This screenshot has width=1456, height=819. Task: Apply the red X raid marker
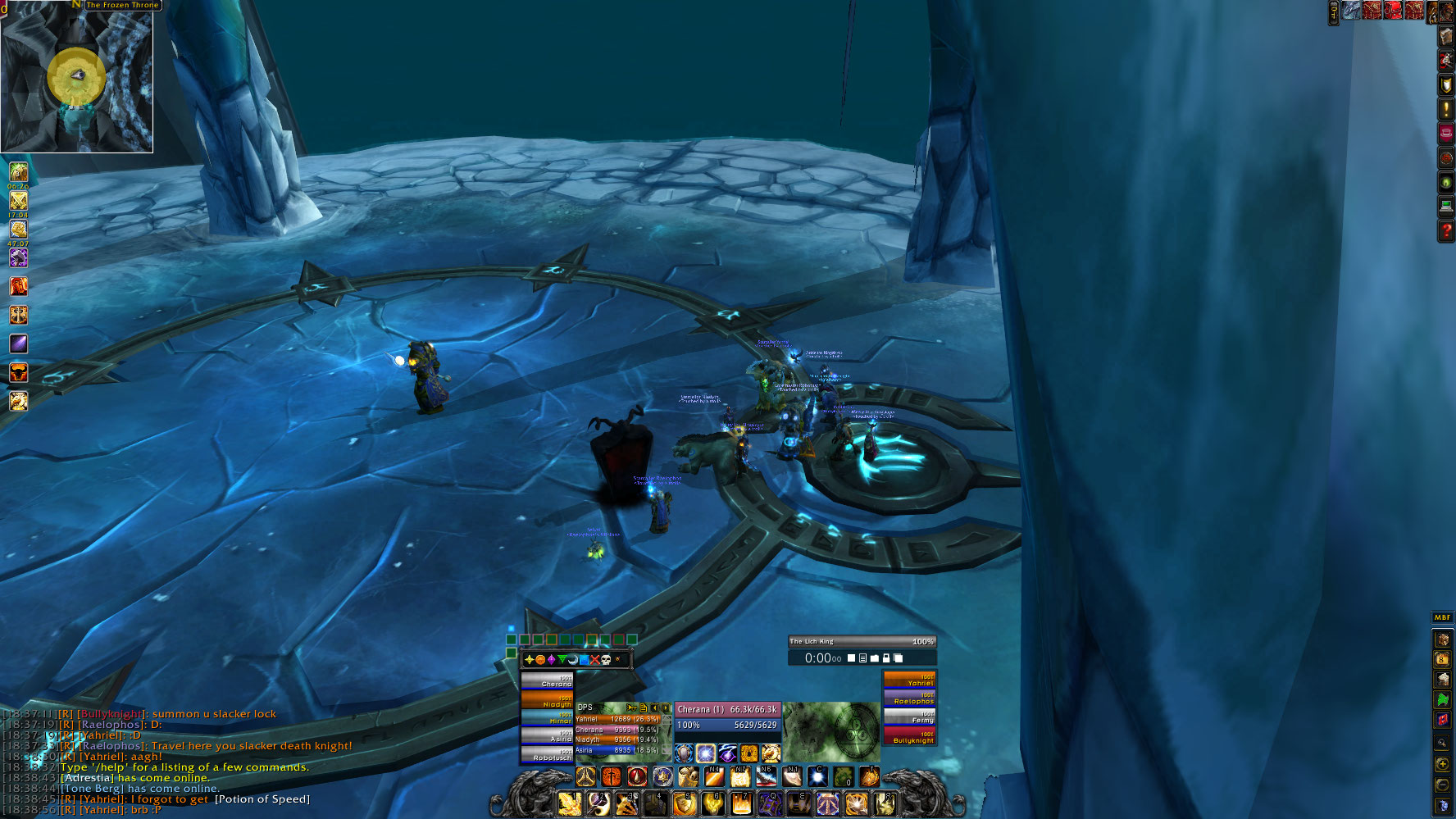tap(595, 660)
